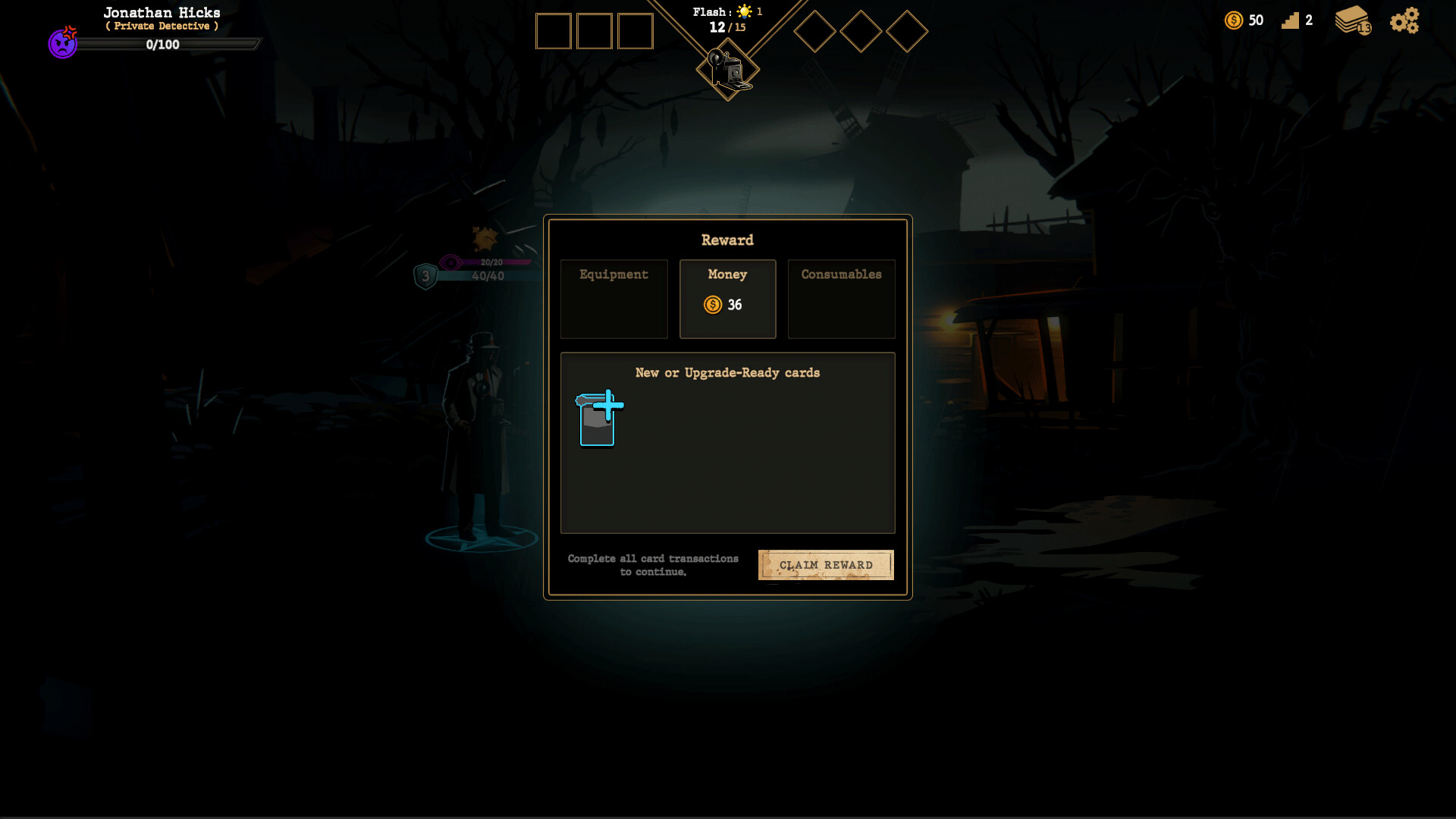Click the New or Upgrade-Ready cards header
Viewport: 1456px width, 819px height.
coord(727,372)
